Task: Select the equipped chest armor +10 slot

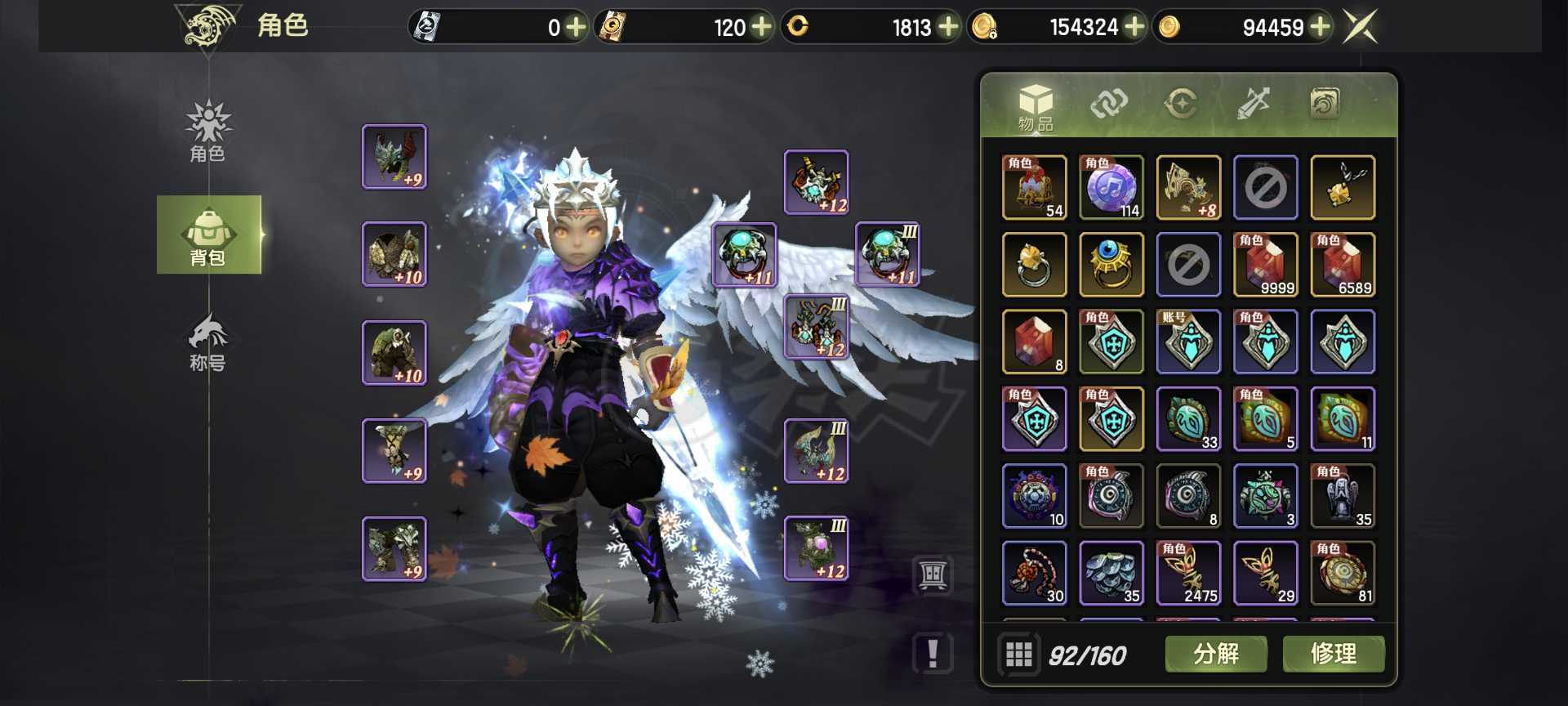Action: [x=394, y=254]
